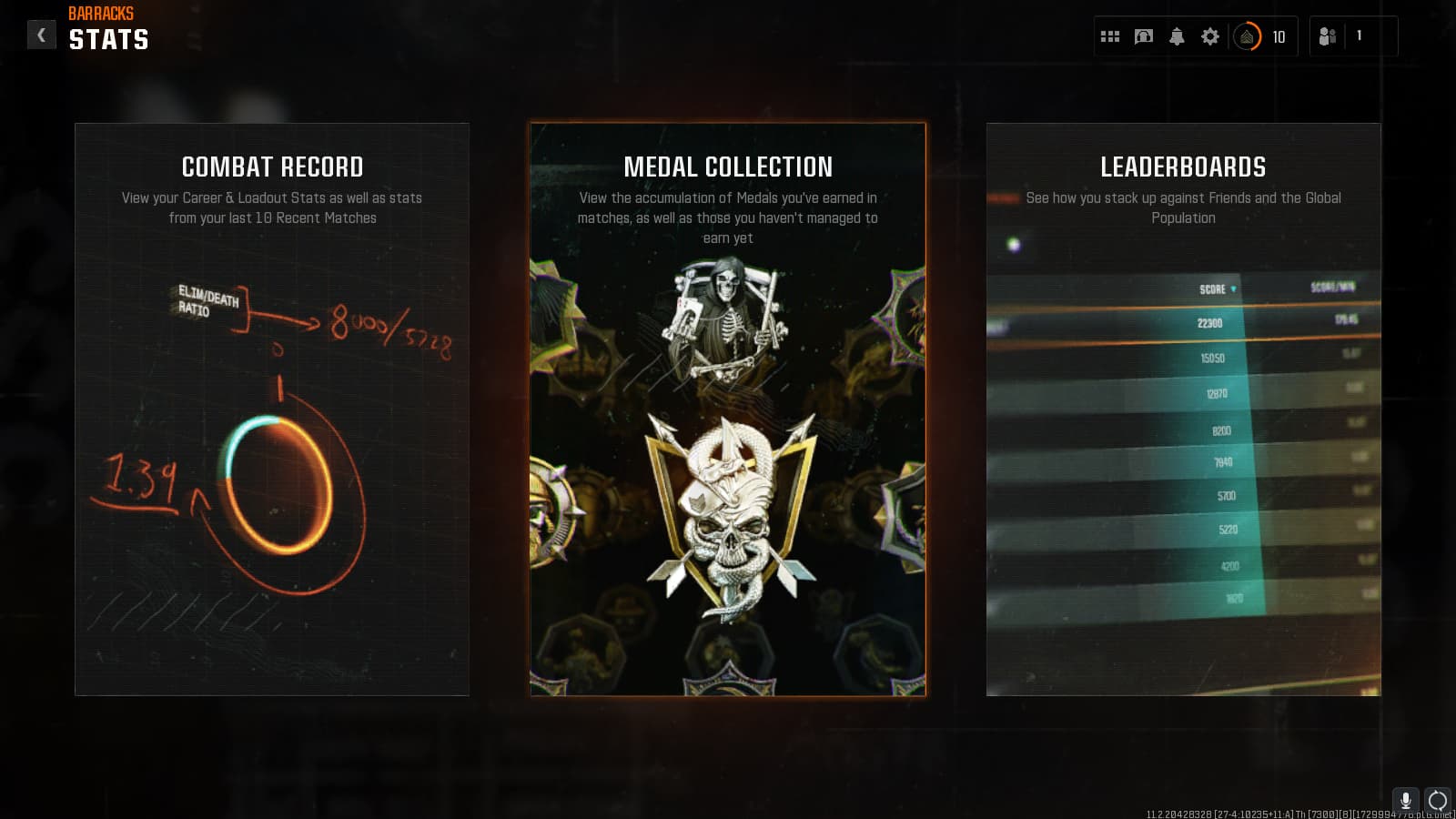
Task: Open settings via the gear icon
Action: (1210, 37)
